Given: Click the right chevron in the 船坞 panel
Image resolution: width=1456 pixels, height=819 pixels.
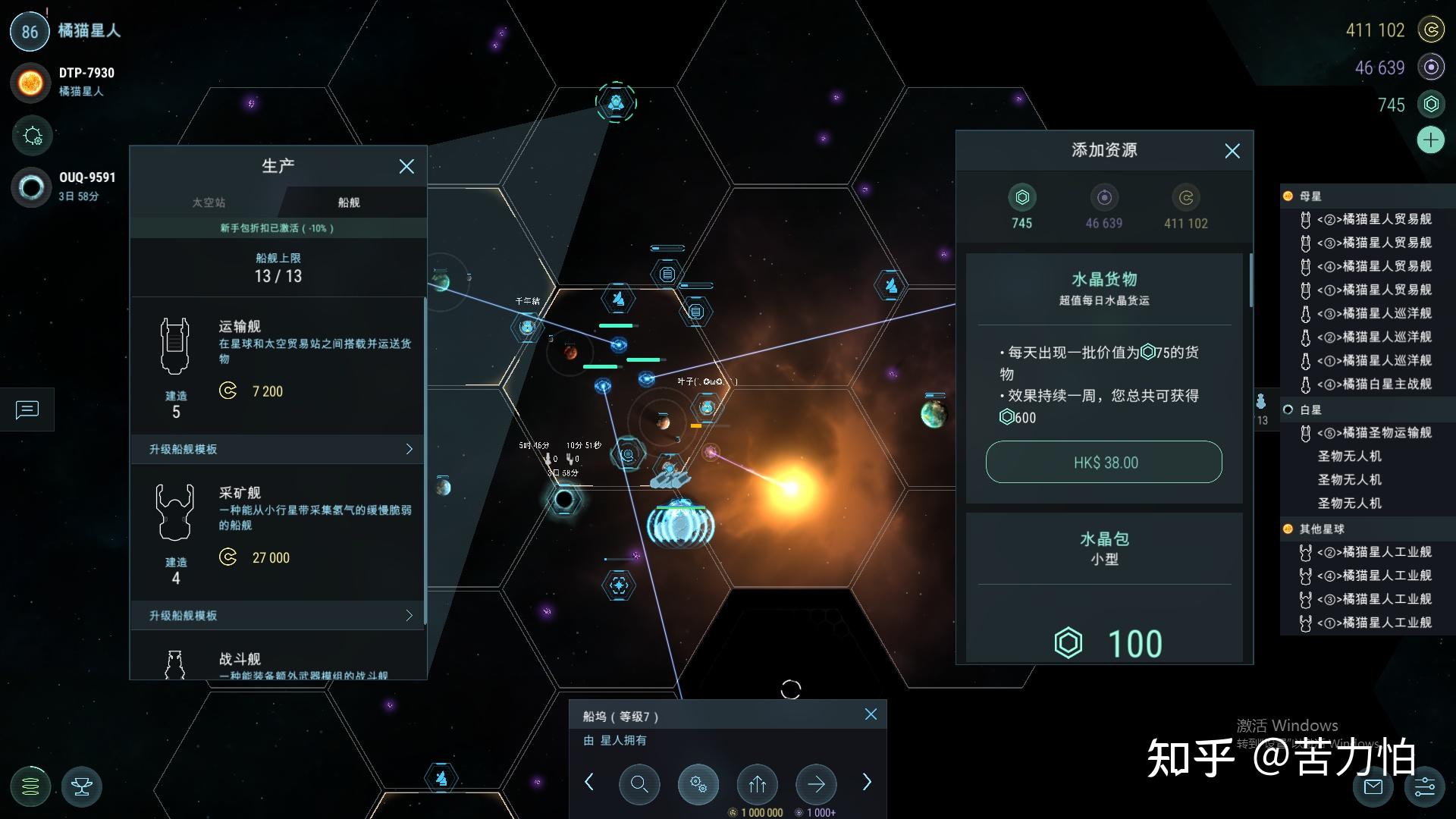Looking at the screenshot, I should (x=867, y=782).
